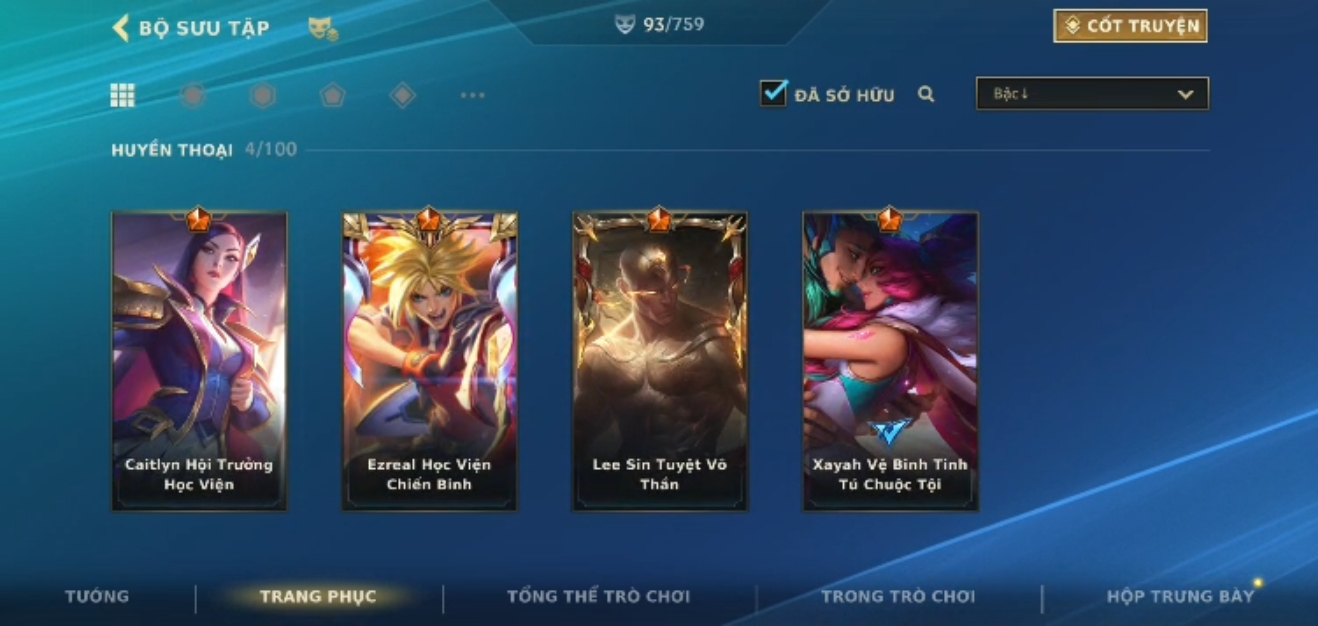Switch to the Tướng tab
Image resolution: width=1318 pixels, height=626 pixels.
click(x=97, y=597)
